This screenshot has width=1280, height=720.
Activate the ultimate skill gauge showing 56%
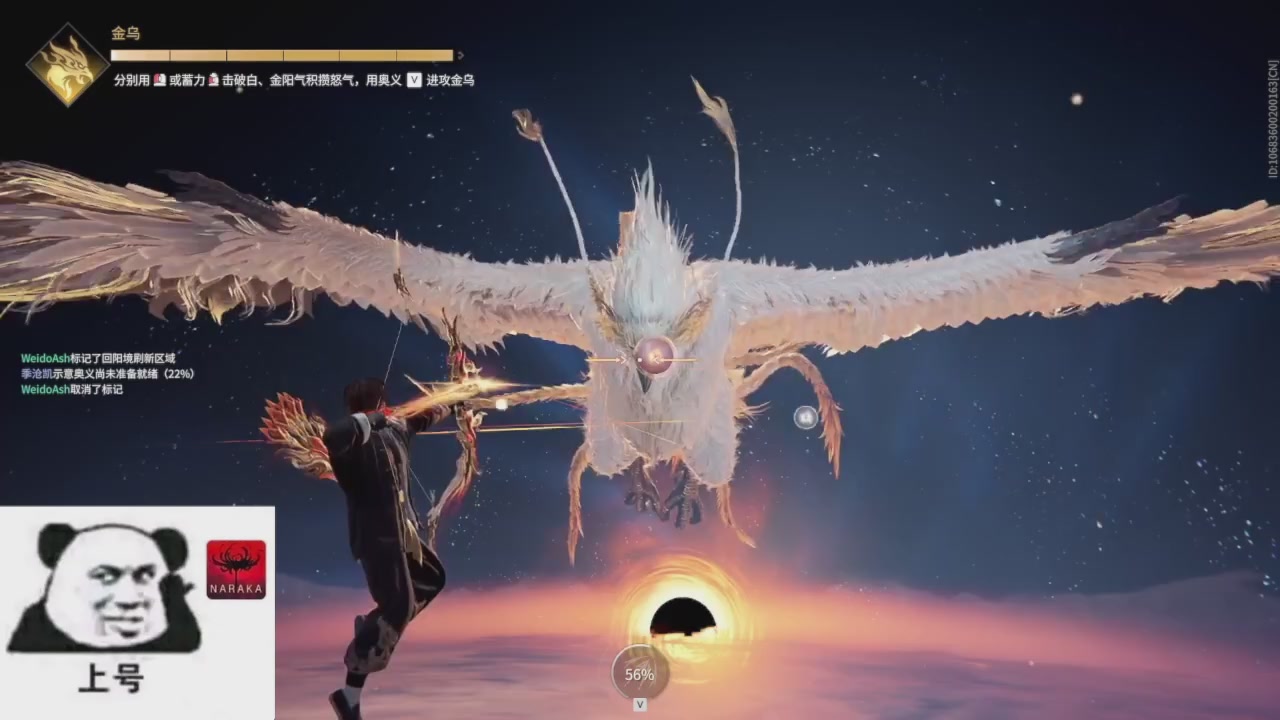[640, 673]
